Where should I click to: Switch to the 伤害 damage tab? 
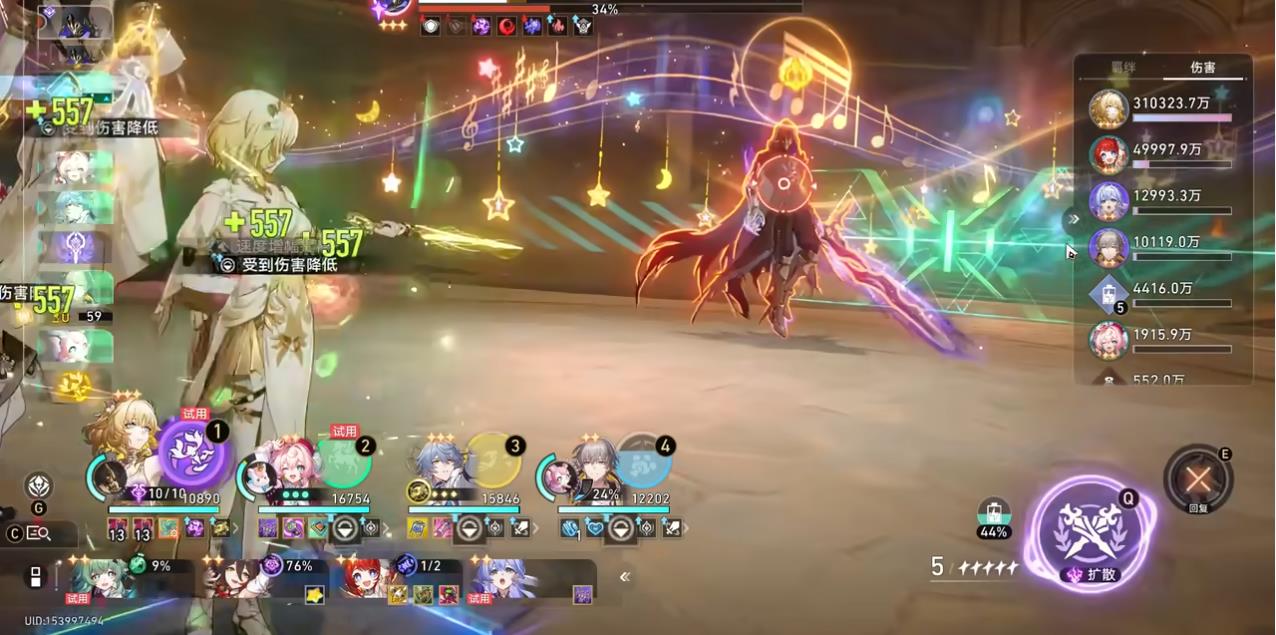[1202, 68]
